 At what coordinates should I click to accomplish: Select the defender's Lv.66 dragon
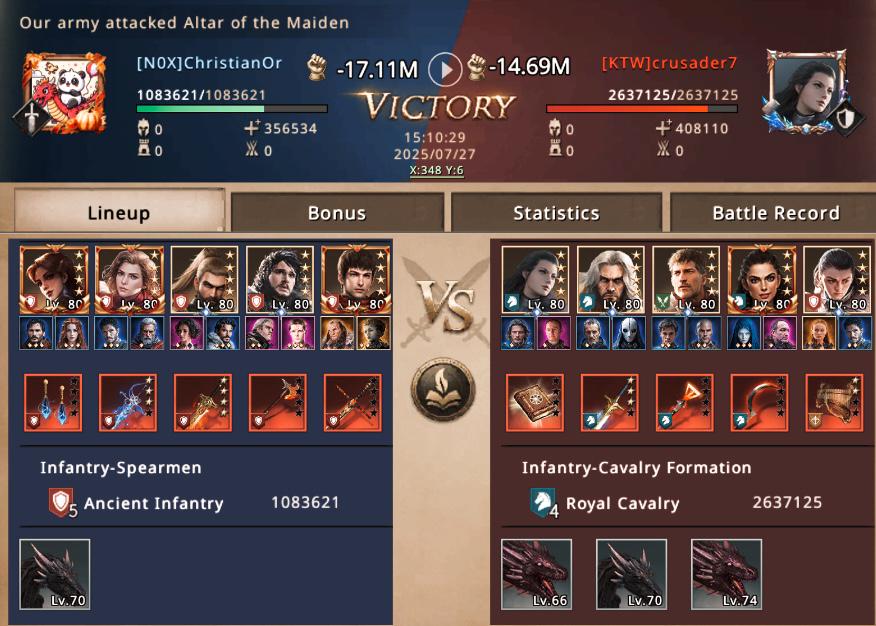[536, 574]
